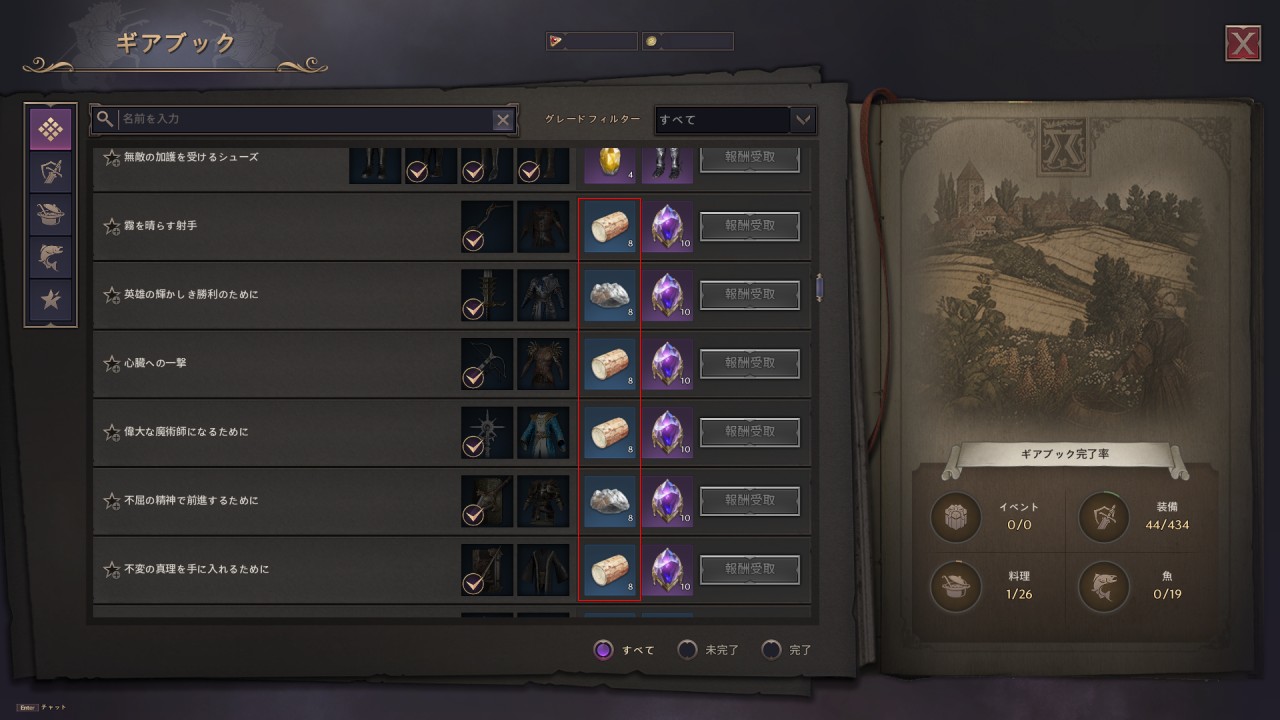Image resolution: width=1280 pixels, height=720 pixels.
Task: Type in the name search field
Action: tap(300, 120)
